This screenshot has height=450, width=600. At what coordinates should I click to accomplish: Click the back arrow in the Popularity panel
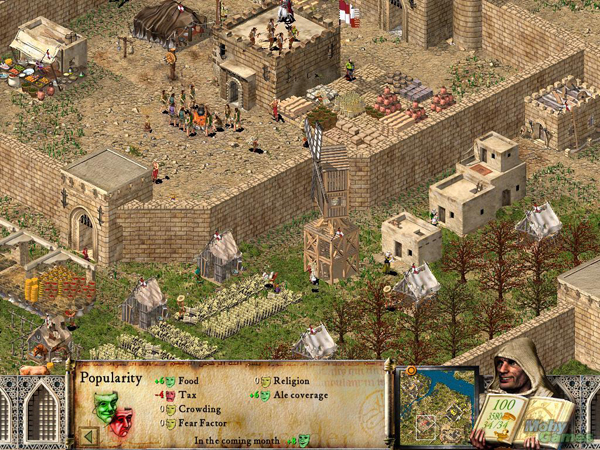pos(88,435)
